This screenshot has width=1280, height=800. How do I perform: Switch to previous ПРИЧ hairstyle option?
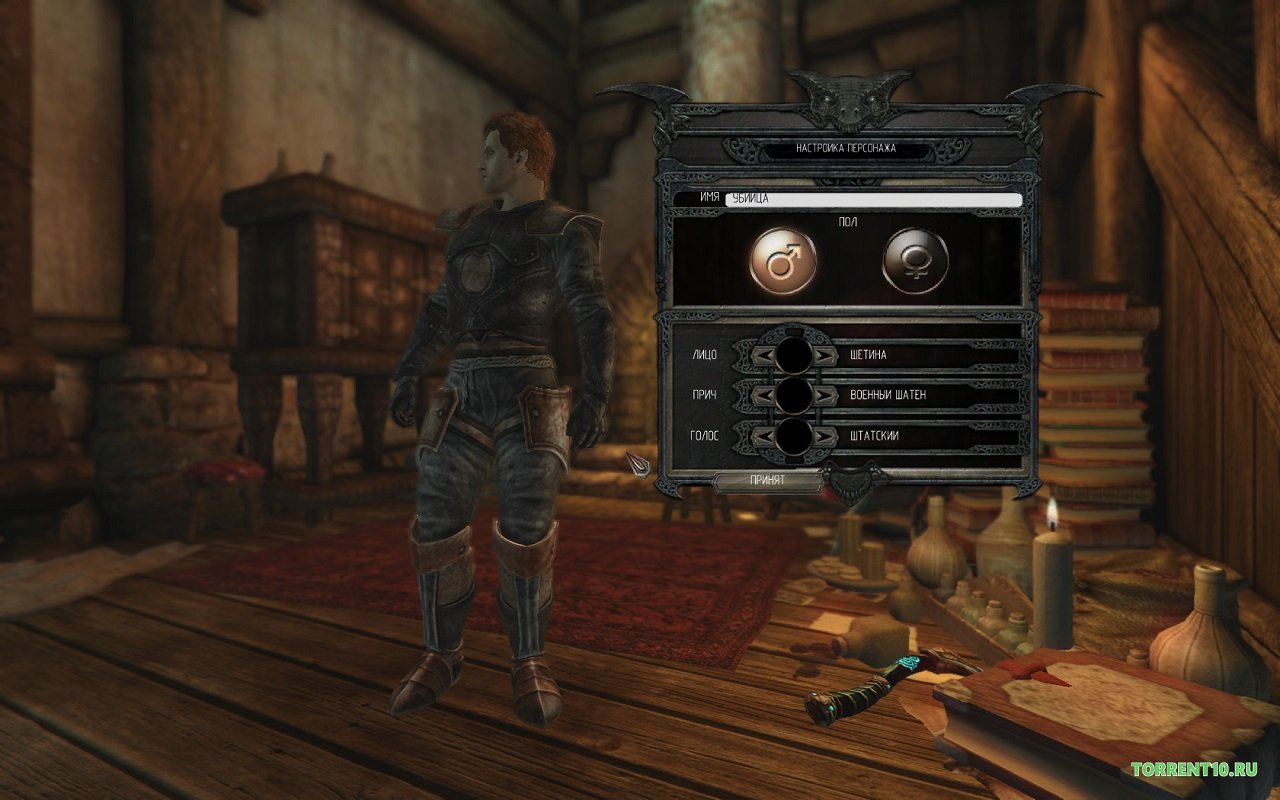(x=762, y=396)
